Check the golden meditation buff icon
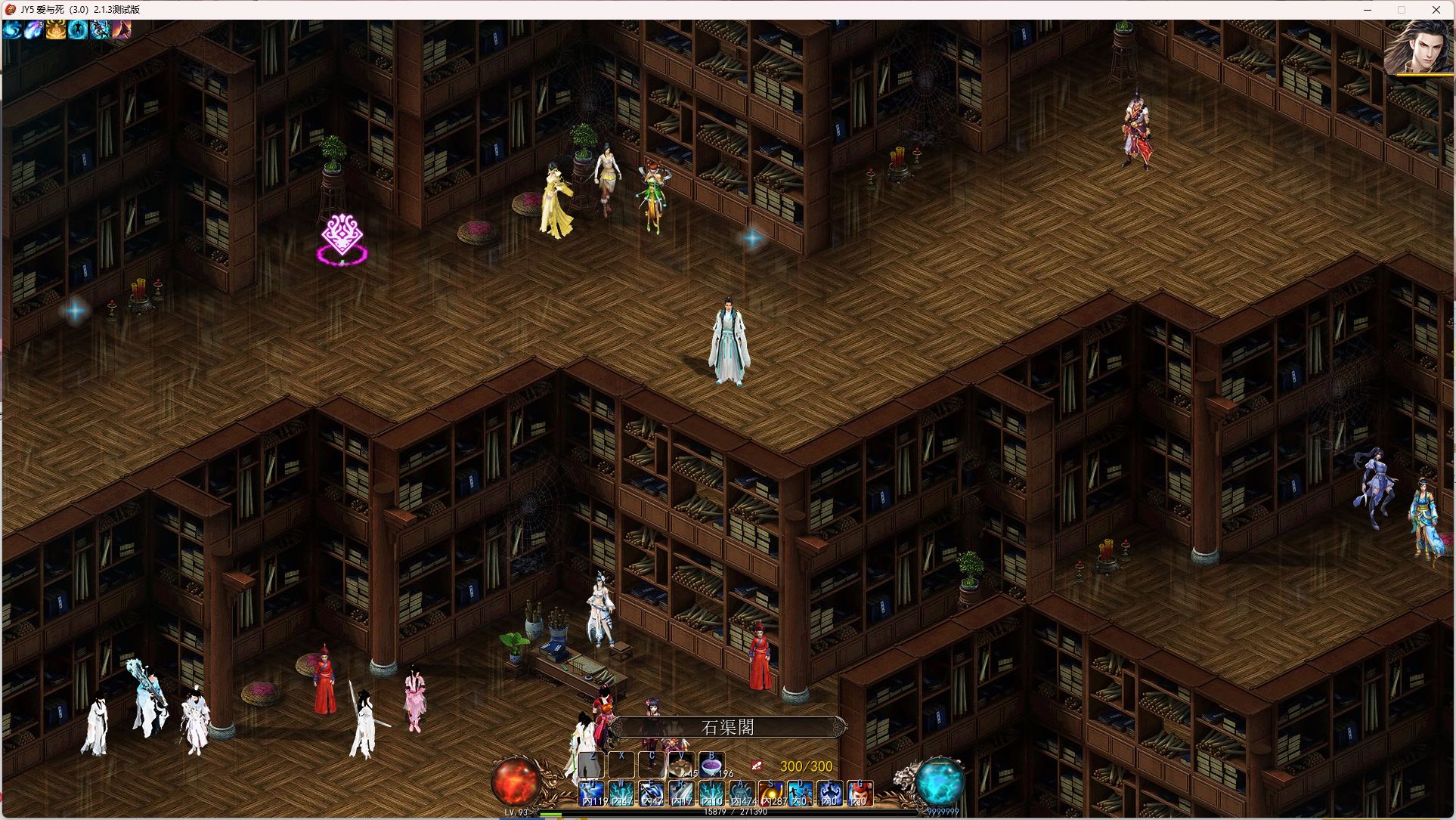The image size is (1456, 820). click(56, 29)
